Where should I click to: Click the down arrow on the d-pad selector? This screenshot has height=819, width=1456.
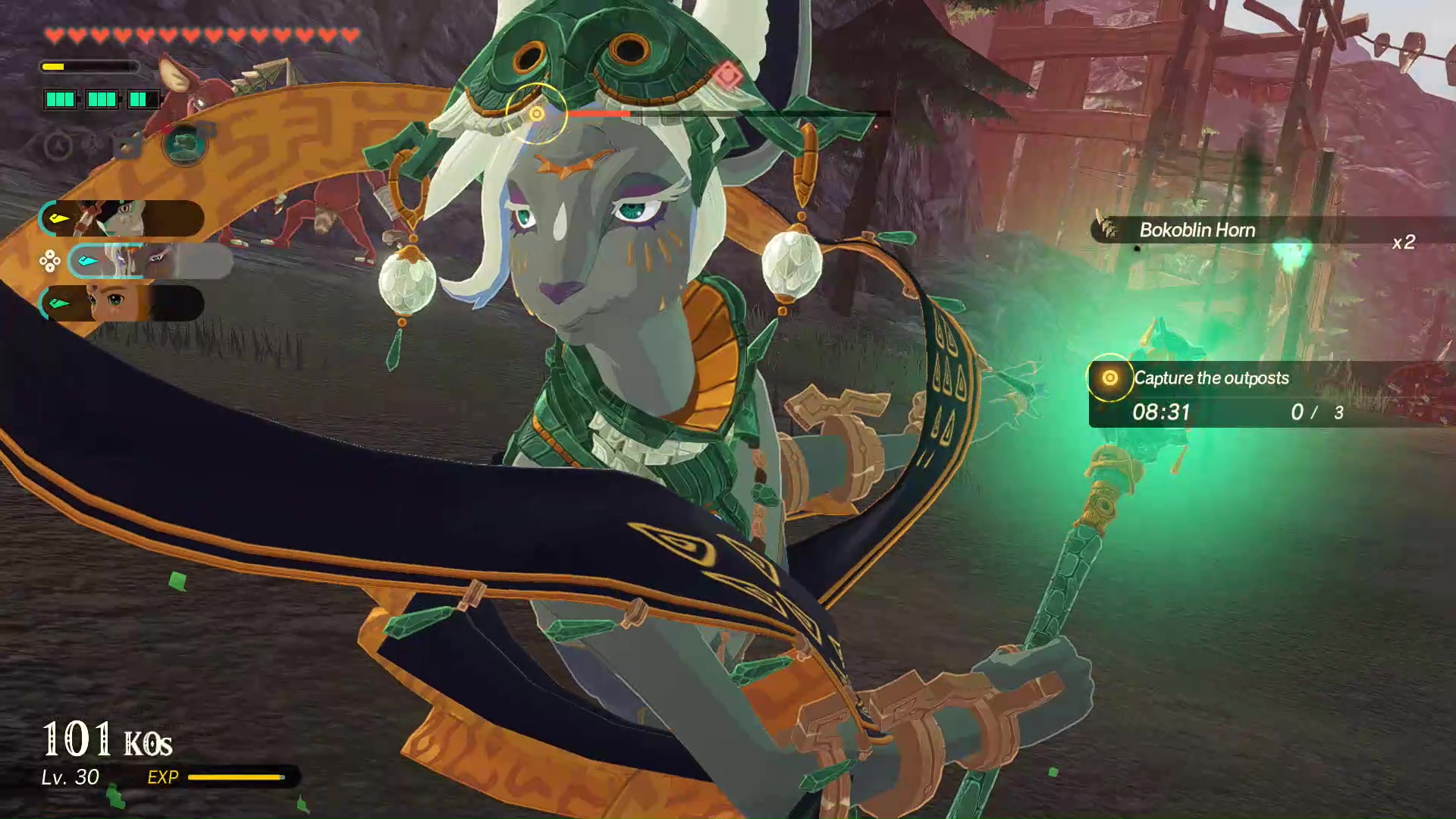(50, 268)
